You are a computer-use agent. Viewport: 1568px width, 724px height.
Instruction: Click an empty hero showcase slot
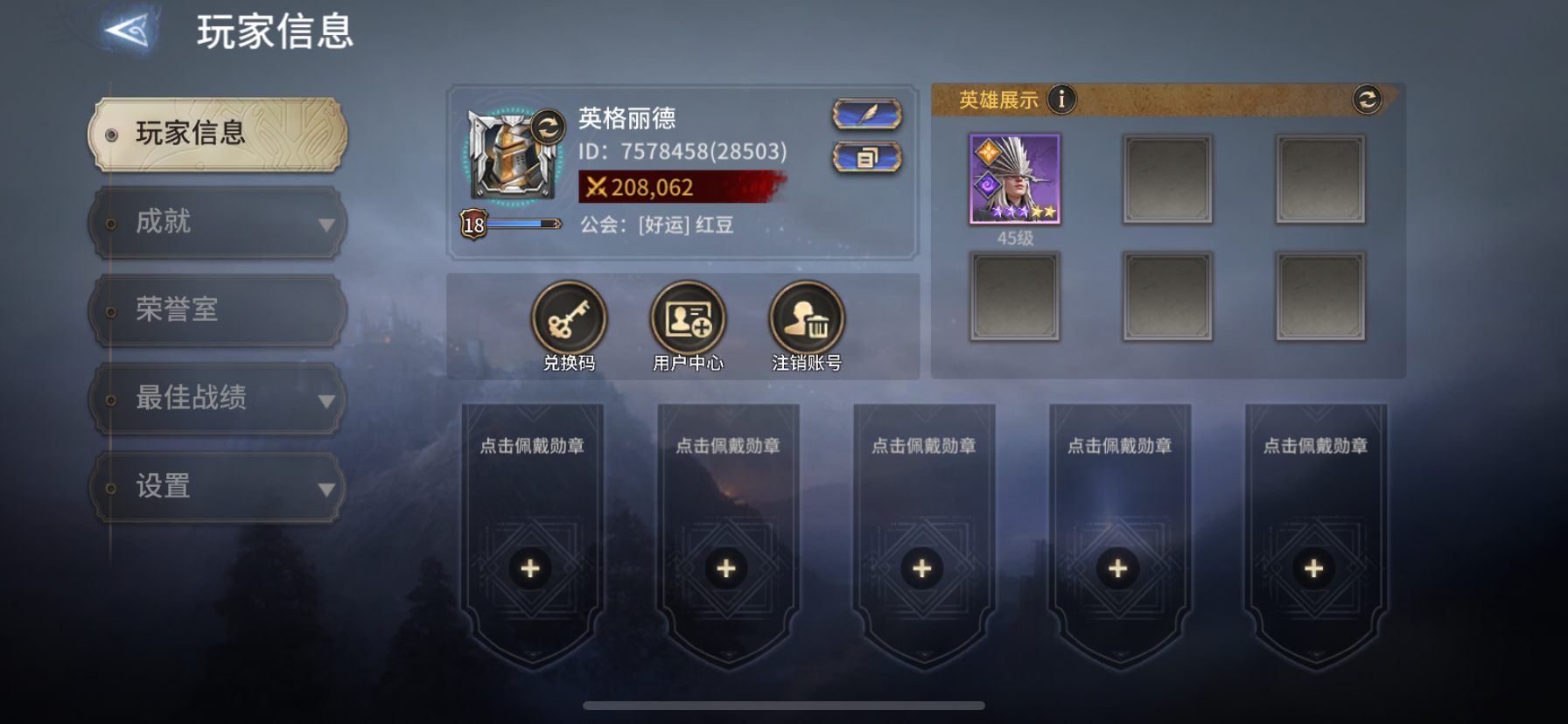(1168, 178)
